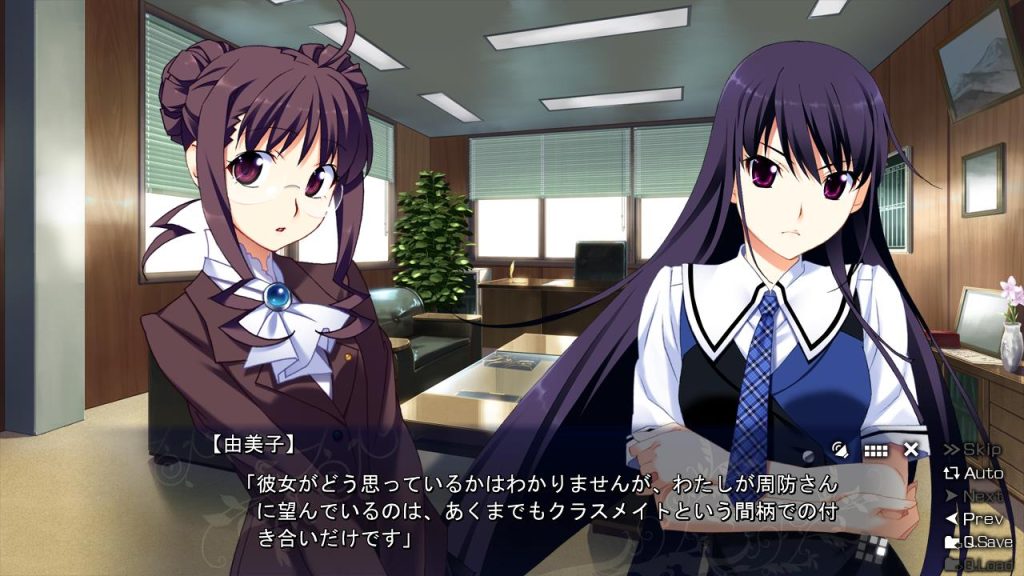Activate the Skip button

(x=979, y=450)
